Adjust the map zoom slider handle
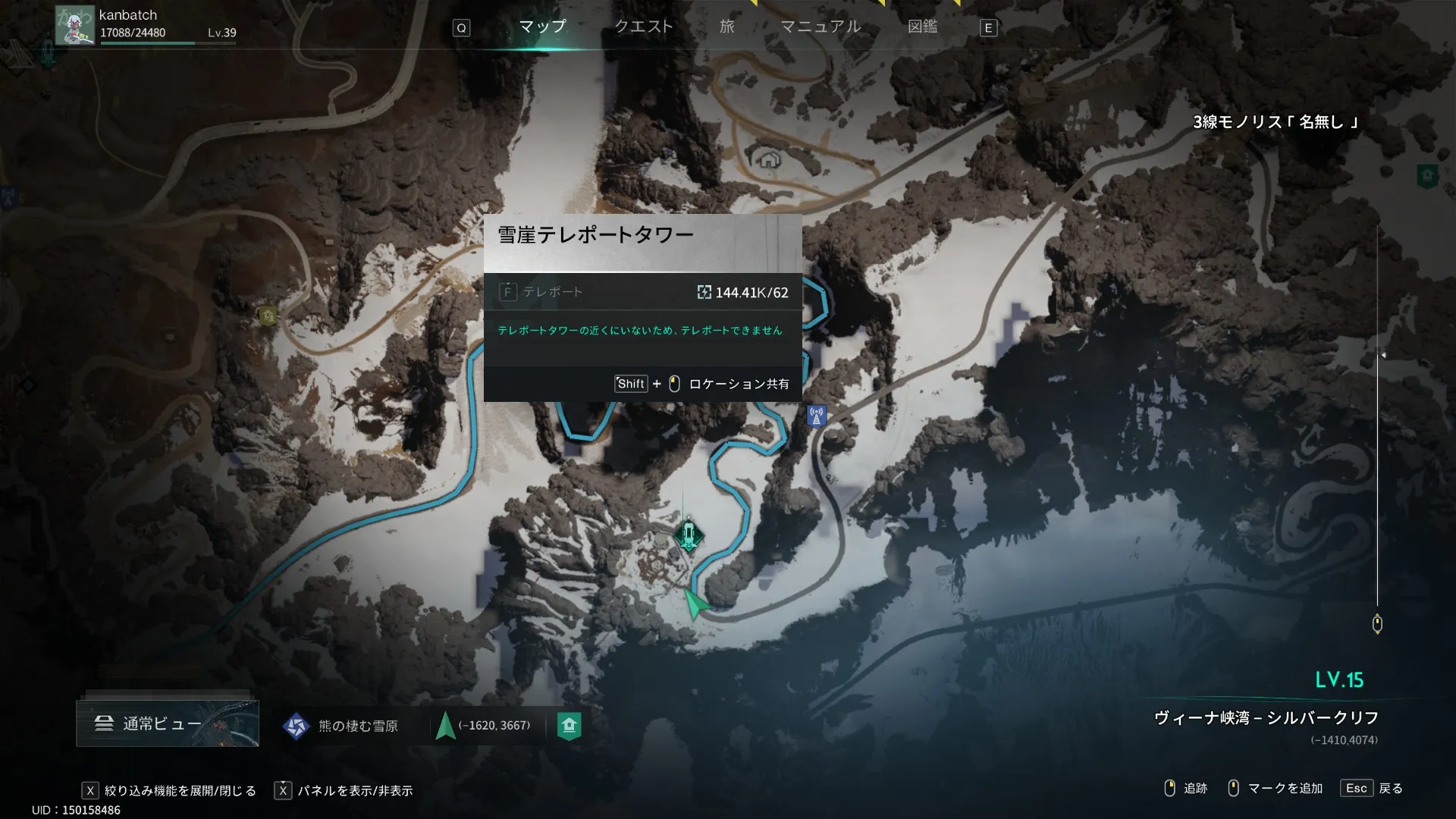The height and width of the screenshot is (819, 1456). 1377,623
